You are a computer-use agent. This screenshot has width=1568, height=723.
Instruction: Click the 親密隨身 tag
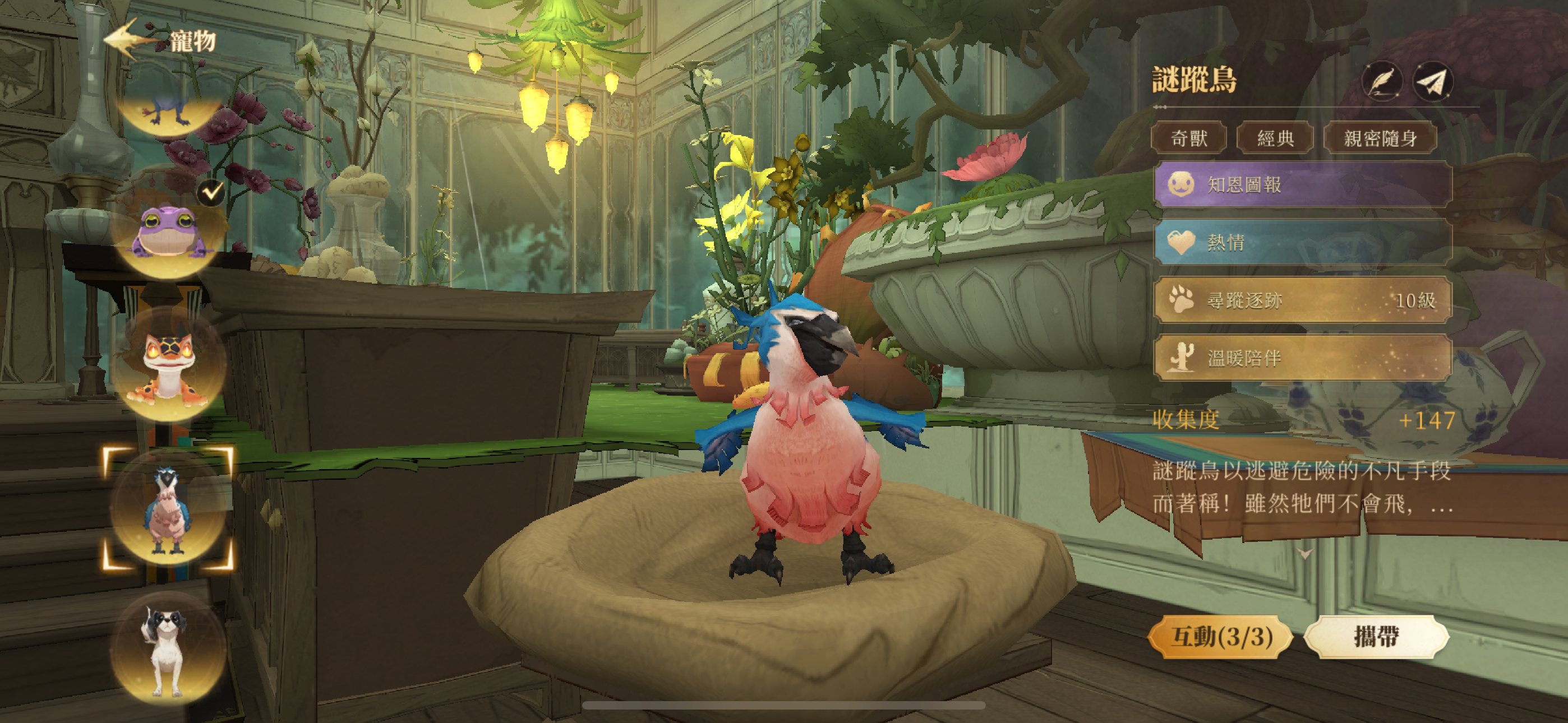point(1380,138)
